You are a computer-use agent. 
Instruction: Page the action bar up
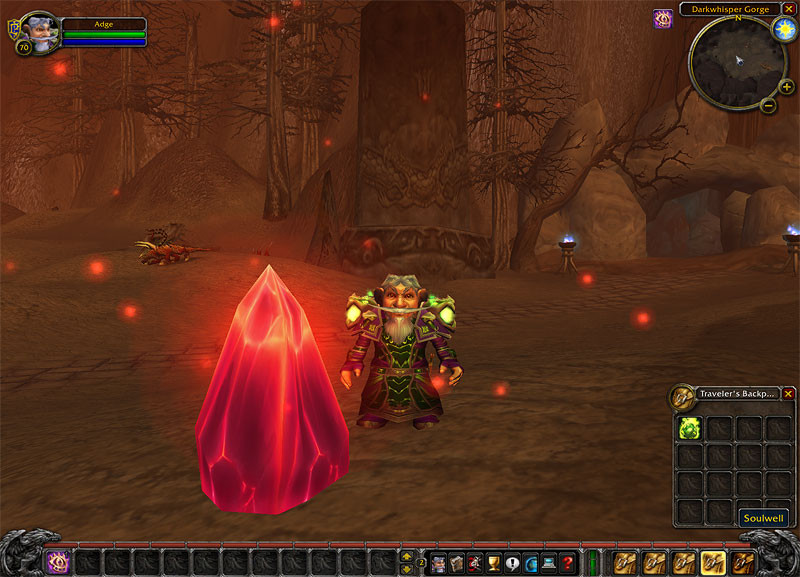tap(407, 555)
